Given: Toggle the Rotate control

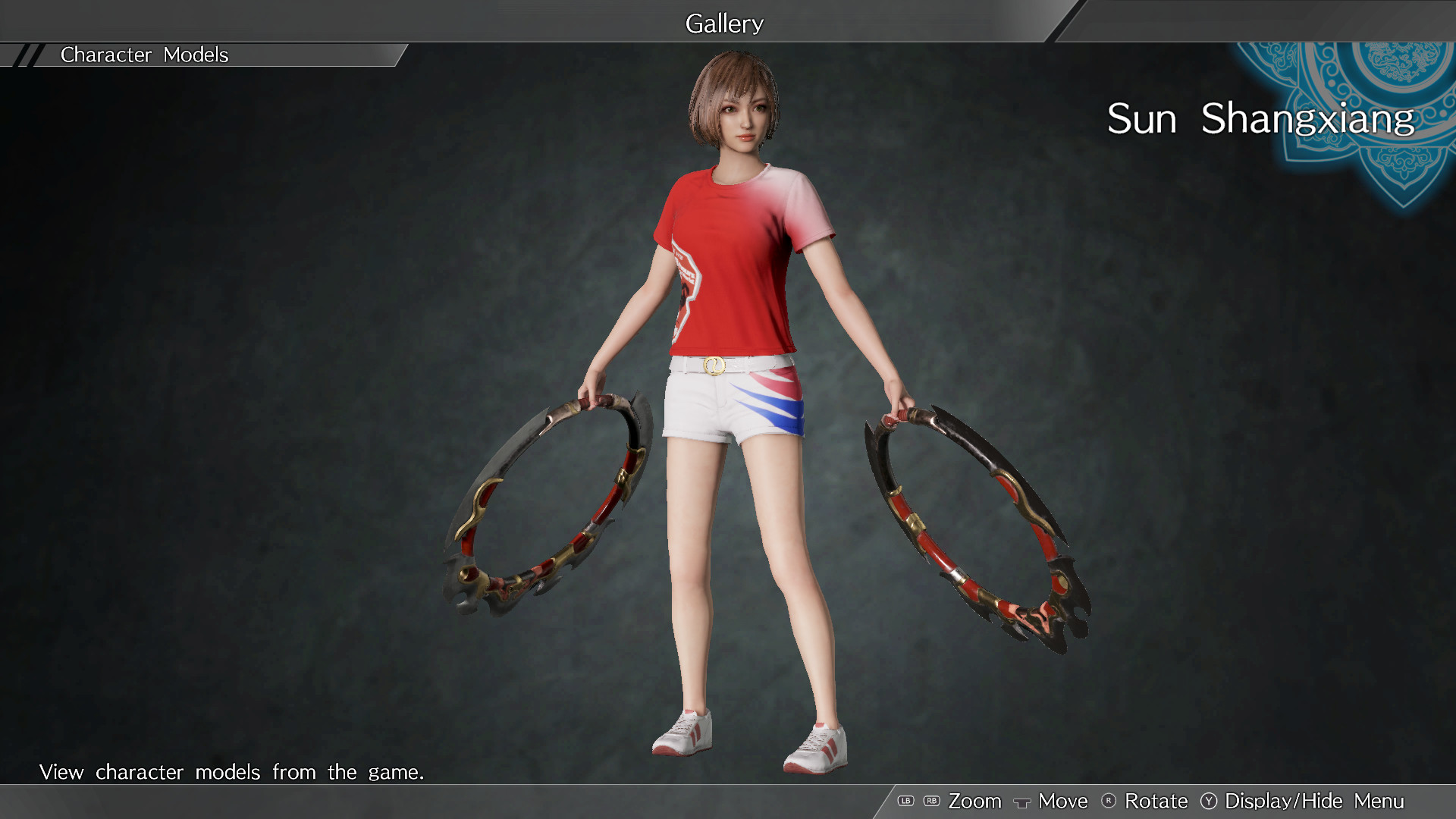Looking at the screenshot, I should click(x=1156, y=801).
